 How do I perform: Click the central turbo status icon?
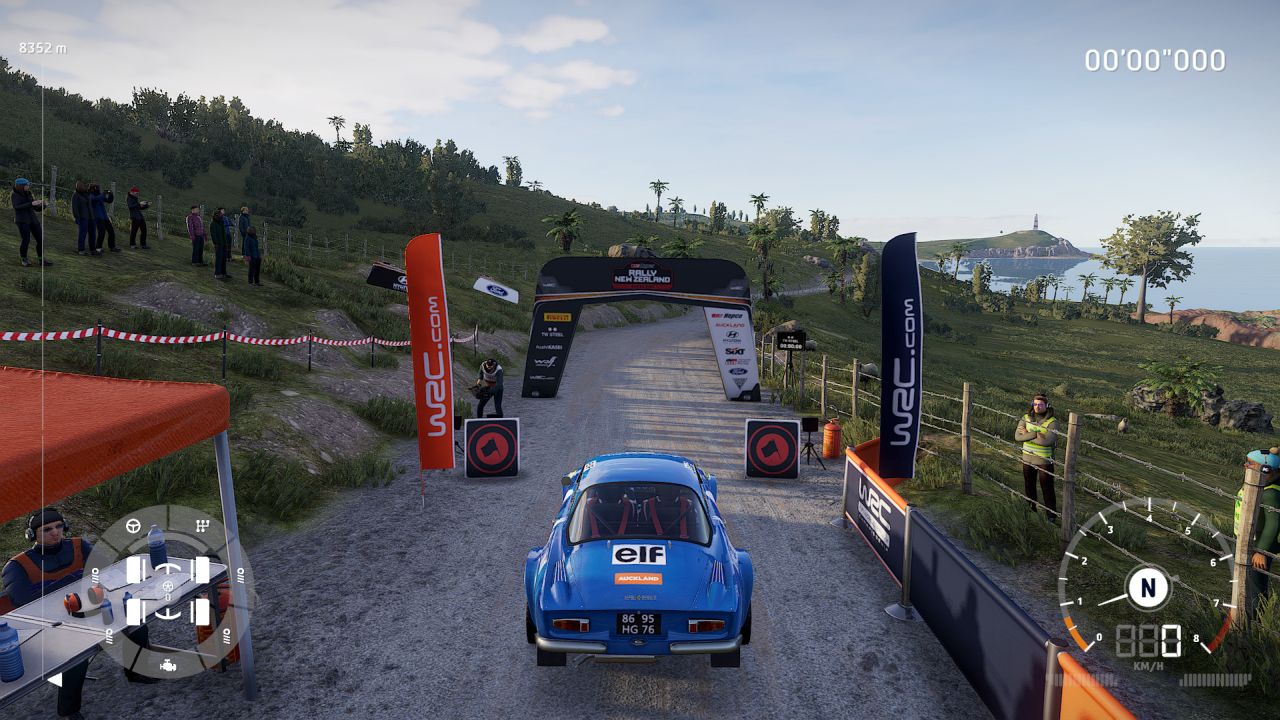click(x=167, y=586)
